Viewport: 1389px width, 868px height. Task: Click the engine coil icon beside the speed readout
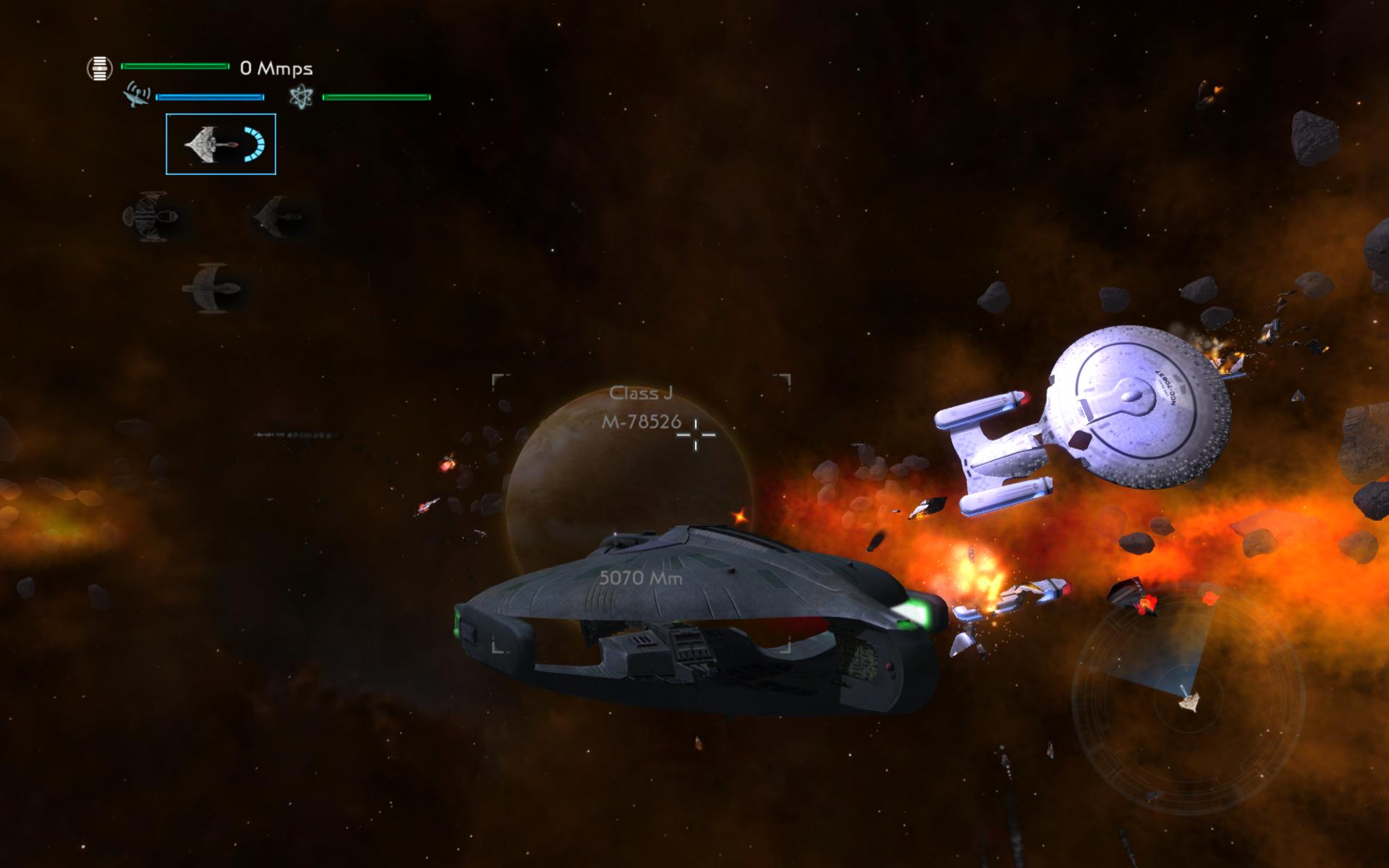click(100, 68)
